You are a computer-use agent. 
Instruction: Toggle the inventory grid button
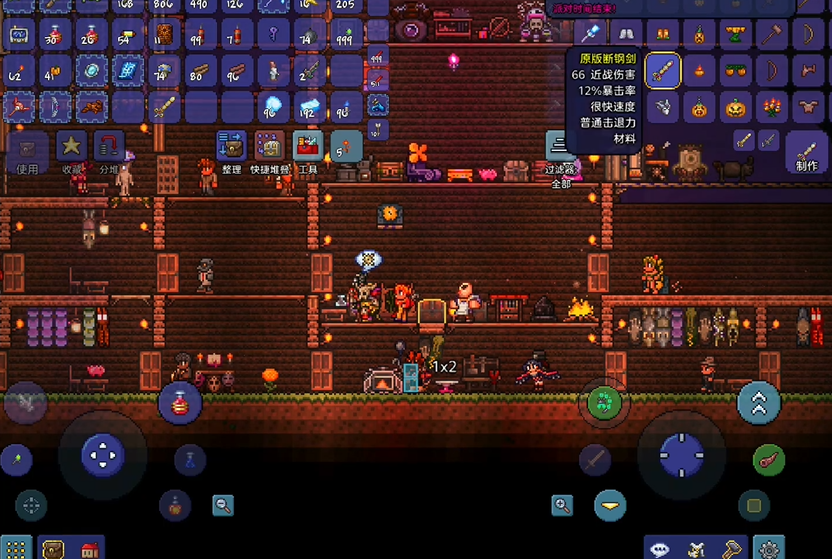click(17, 548)
